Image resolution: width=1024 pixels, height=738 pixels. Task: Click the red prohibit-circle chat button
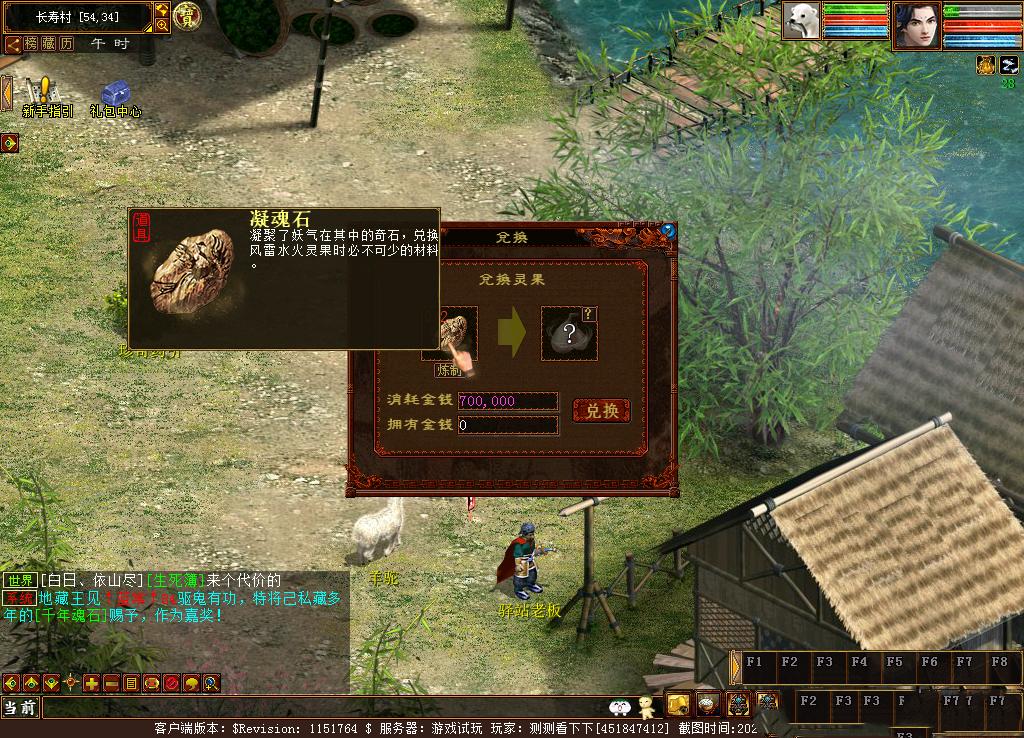pos(171,684)
